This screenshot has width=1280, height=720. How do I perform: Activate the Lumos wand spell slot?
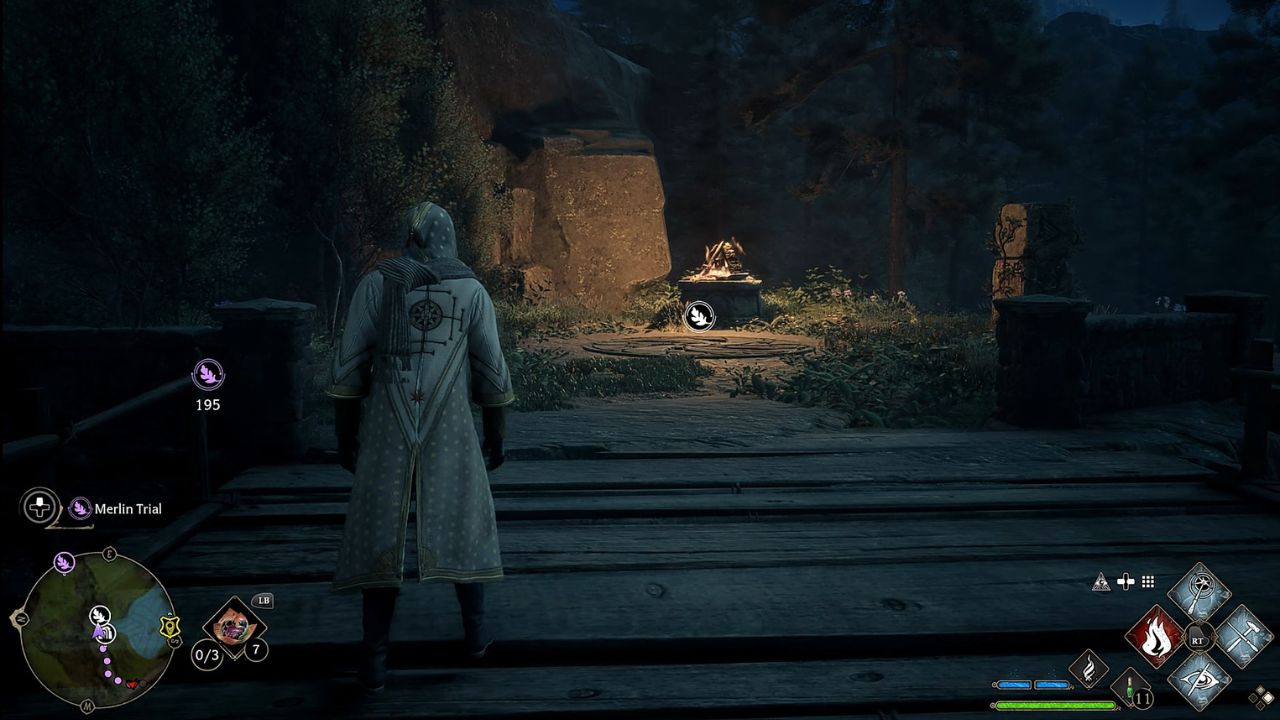tap(1199, 592)
